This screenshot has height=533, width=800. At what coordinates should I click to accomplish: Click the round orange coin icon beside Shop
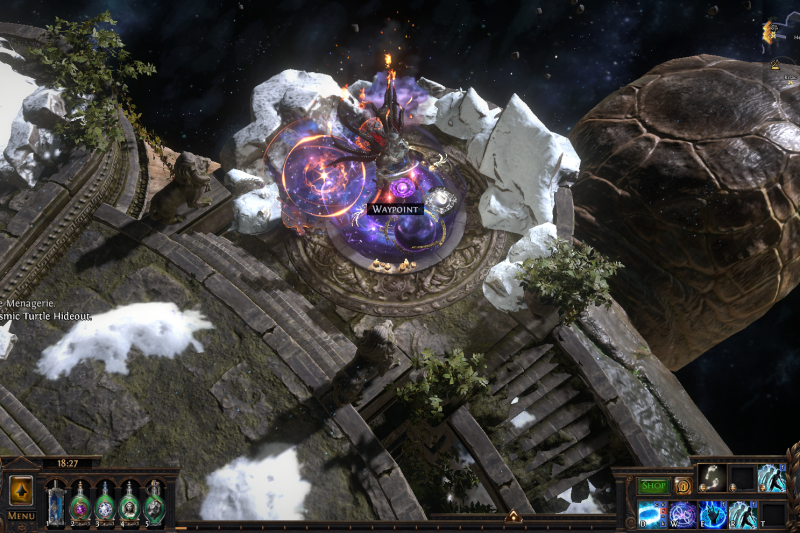click(683, 486)
